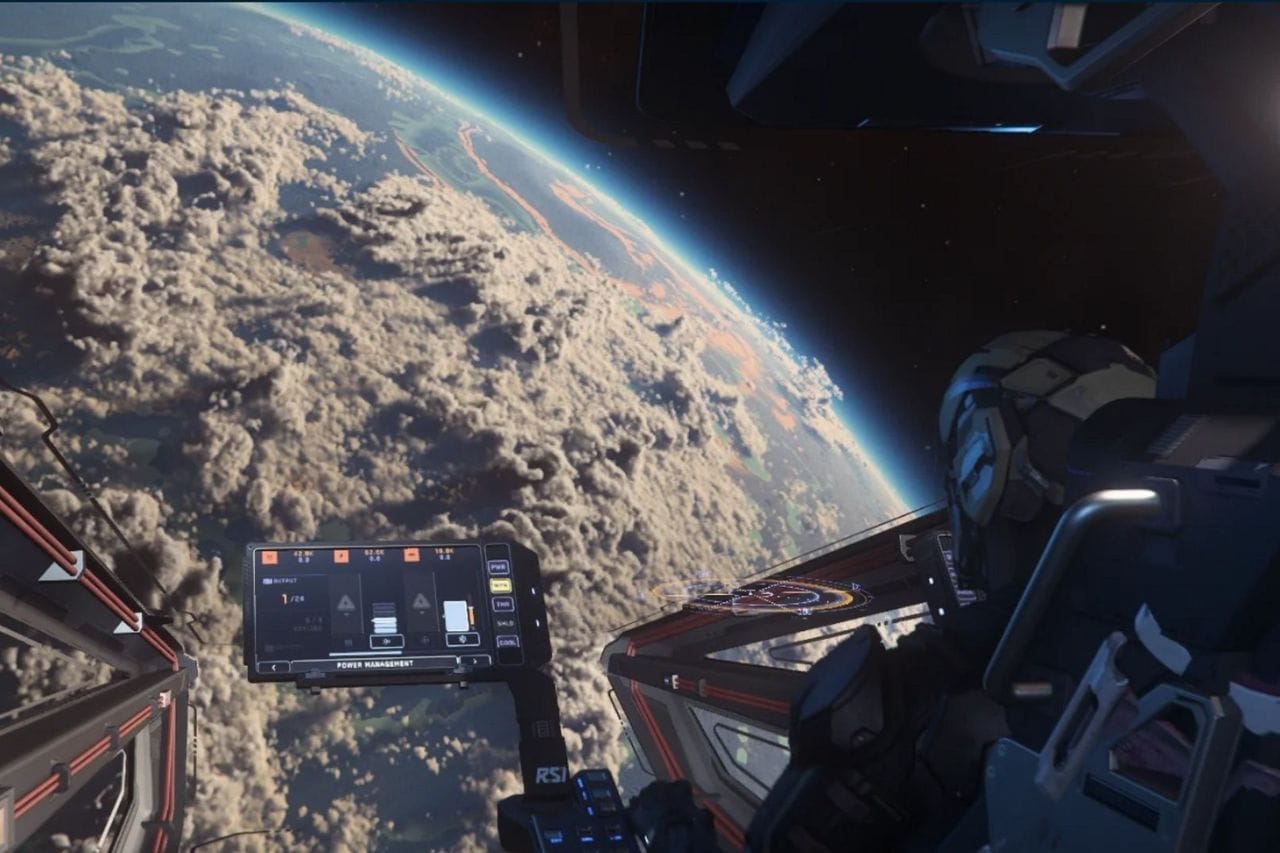Toggle the highlighted WPN mode button
This screenshot has width=1280, height=853.
coord(501,585)
